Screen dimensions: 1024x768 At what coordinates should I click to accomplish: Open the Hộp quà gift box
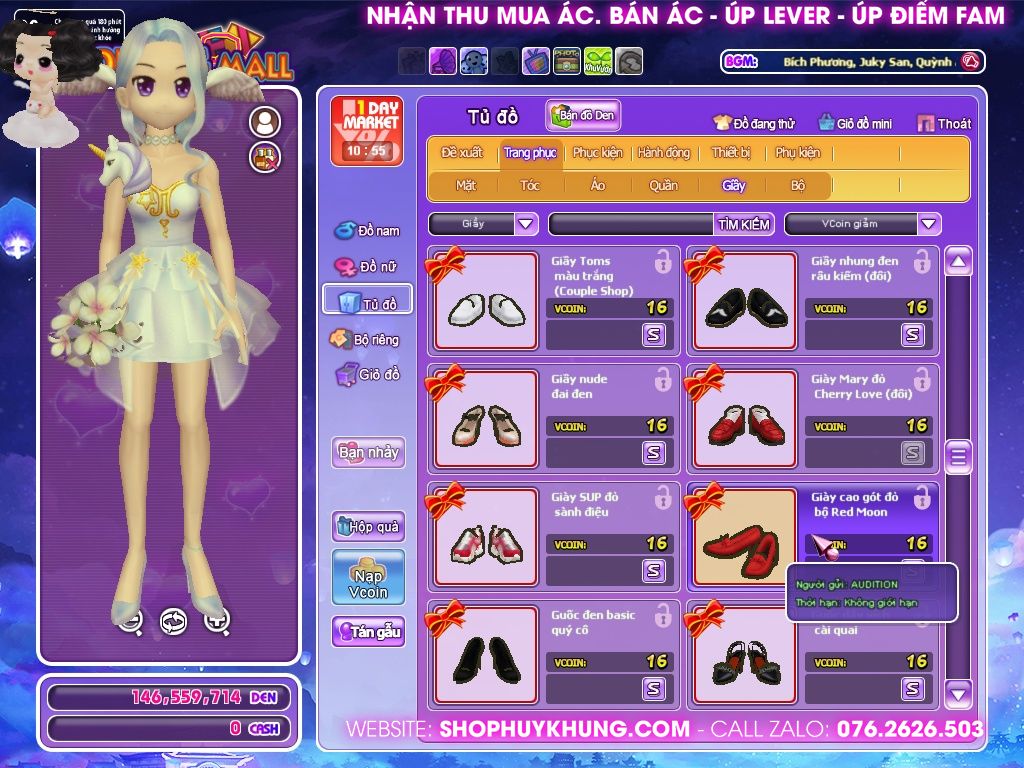pos(368,526)
